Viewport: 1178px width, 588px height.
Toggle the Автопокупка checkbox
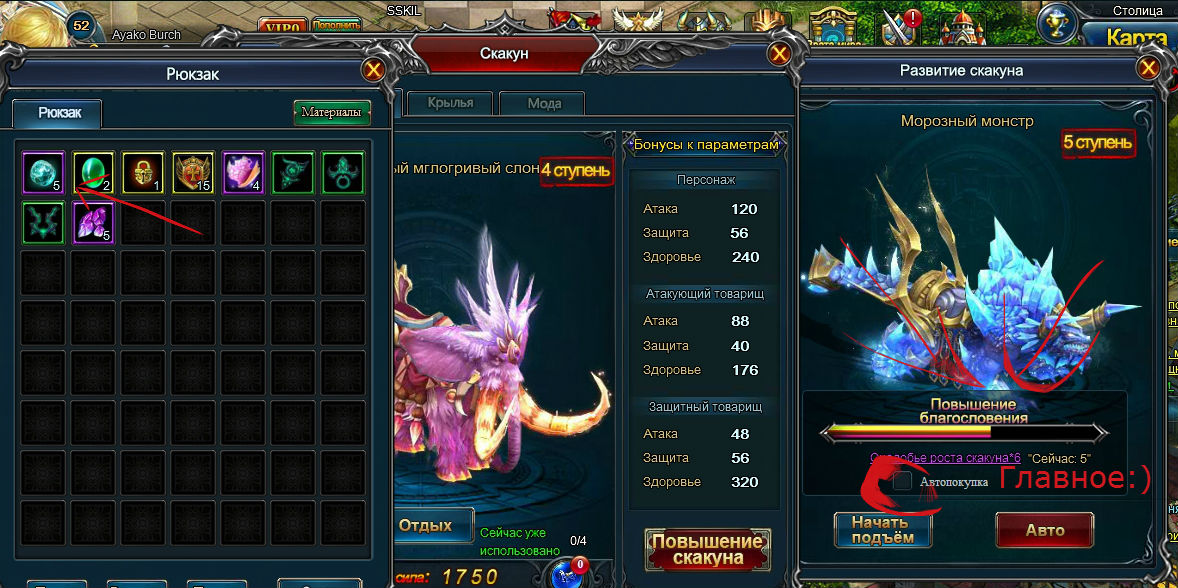pyautogui.click(x=903, y=481)
